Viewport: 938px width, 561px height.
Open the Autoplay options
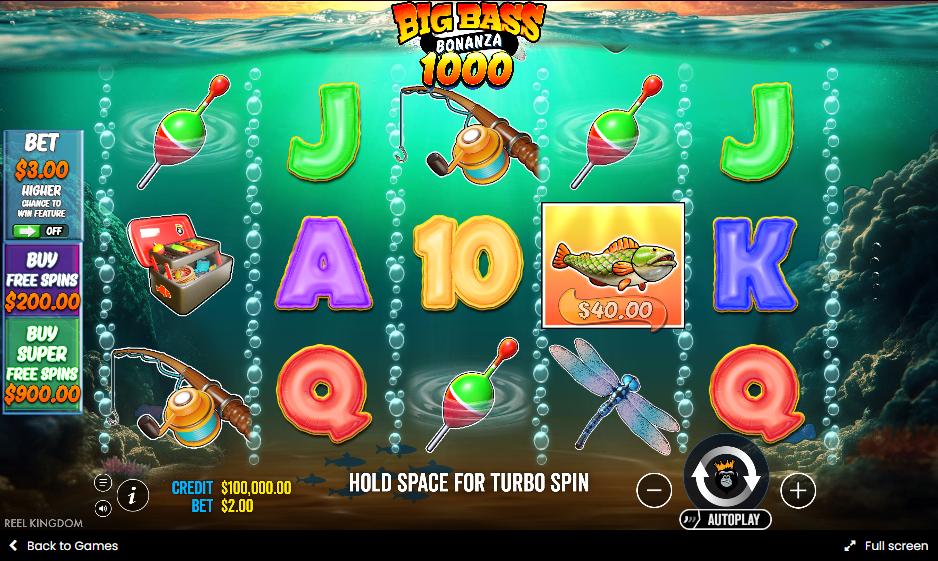[725, 519]
